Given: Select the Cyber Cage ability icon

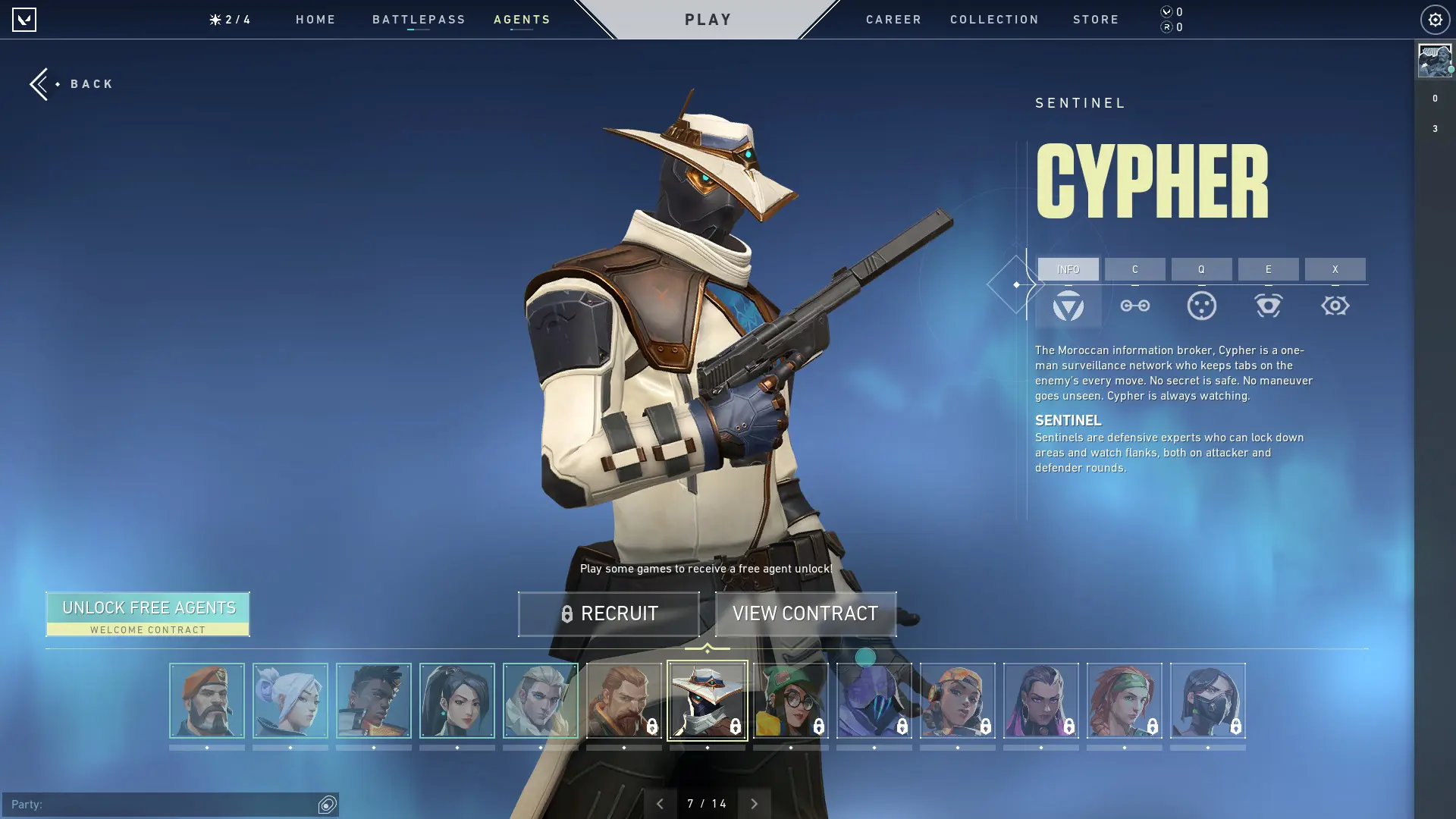Looking at the screenshot, I should coord(1203,306).
